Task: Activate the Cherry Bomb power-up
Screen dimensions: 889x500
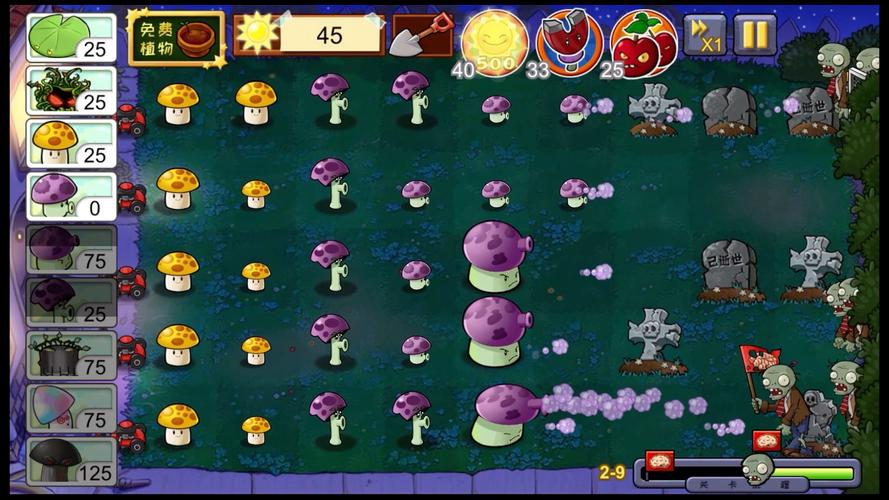Action: pos(642,40)
